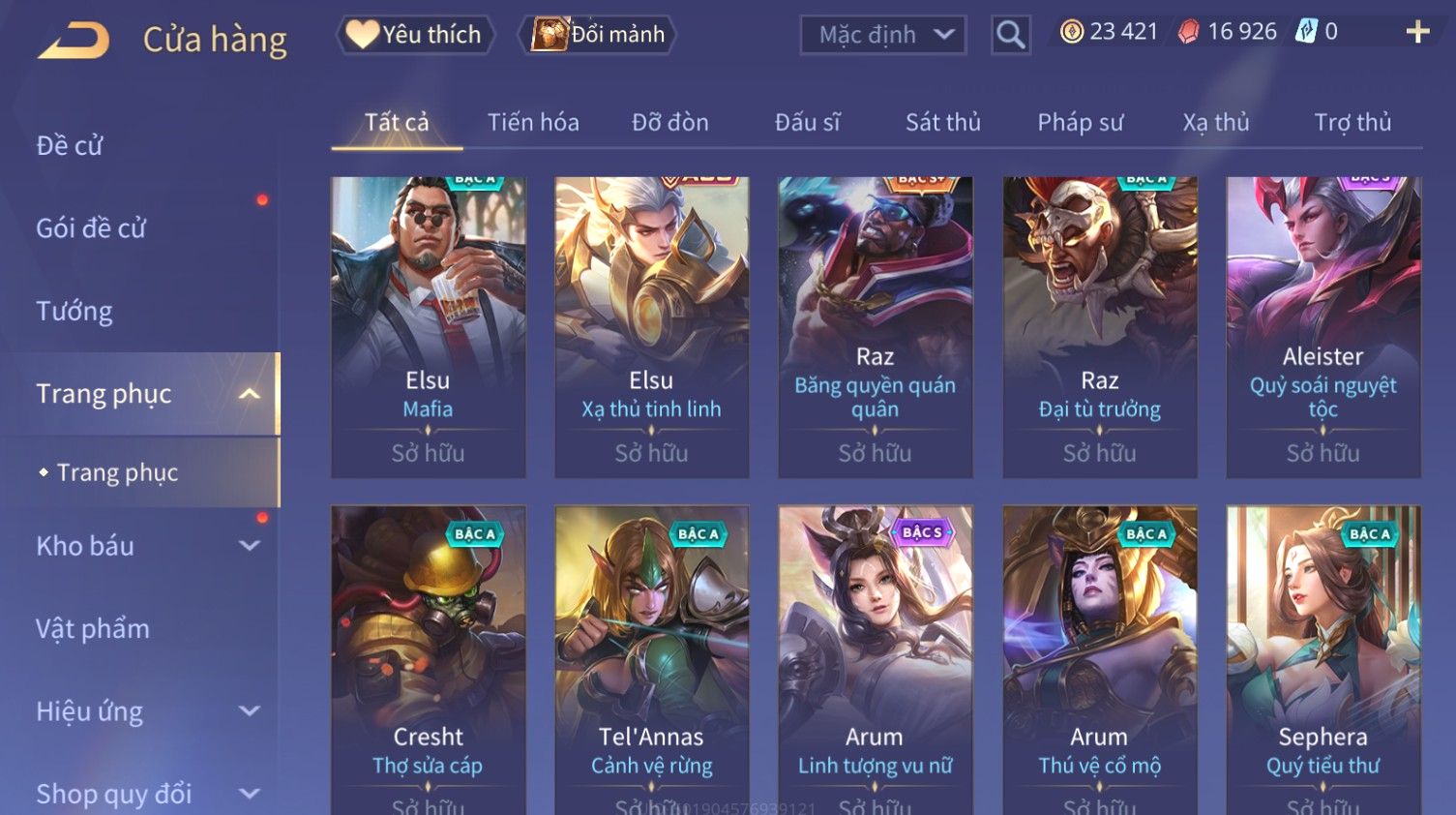
Task: Choose the Raz Đại tù trưởng skin
Action: pos(1099,326)
